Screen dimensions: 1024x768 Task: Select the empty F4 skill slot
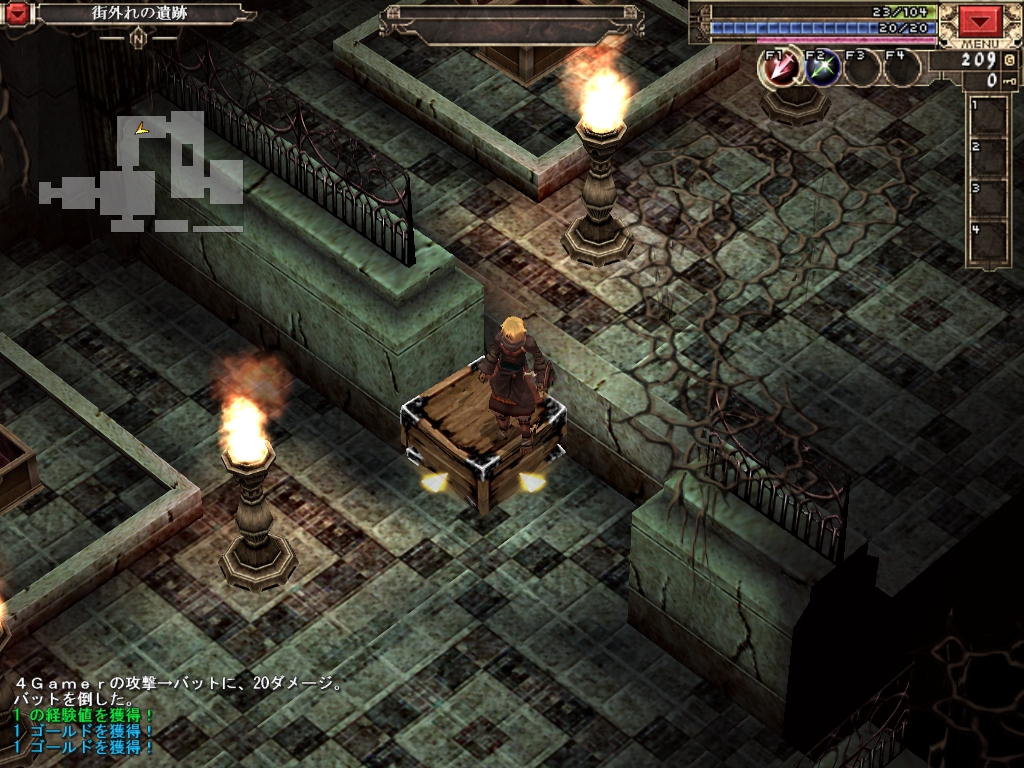902,68
